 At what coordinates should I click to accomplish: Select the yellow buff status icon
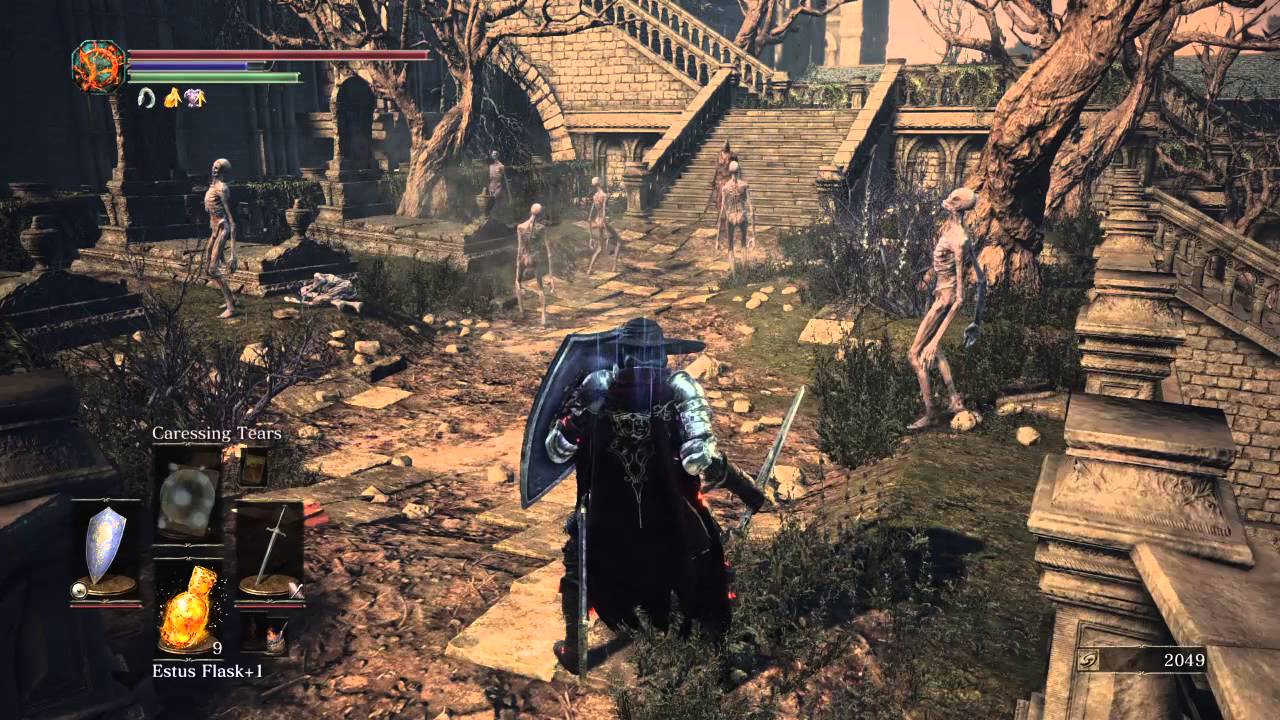[x=173, y=99]
